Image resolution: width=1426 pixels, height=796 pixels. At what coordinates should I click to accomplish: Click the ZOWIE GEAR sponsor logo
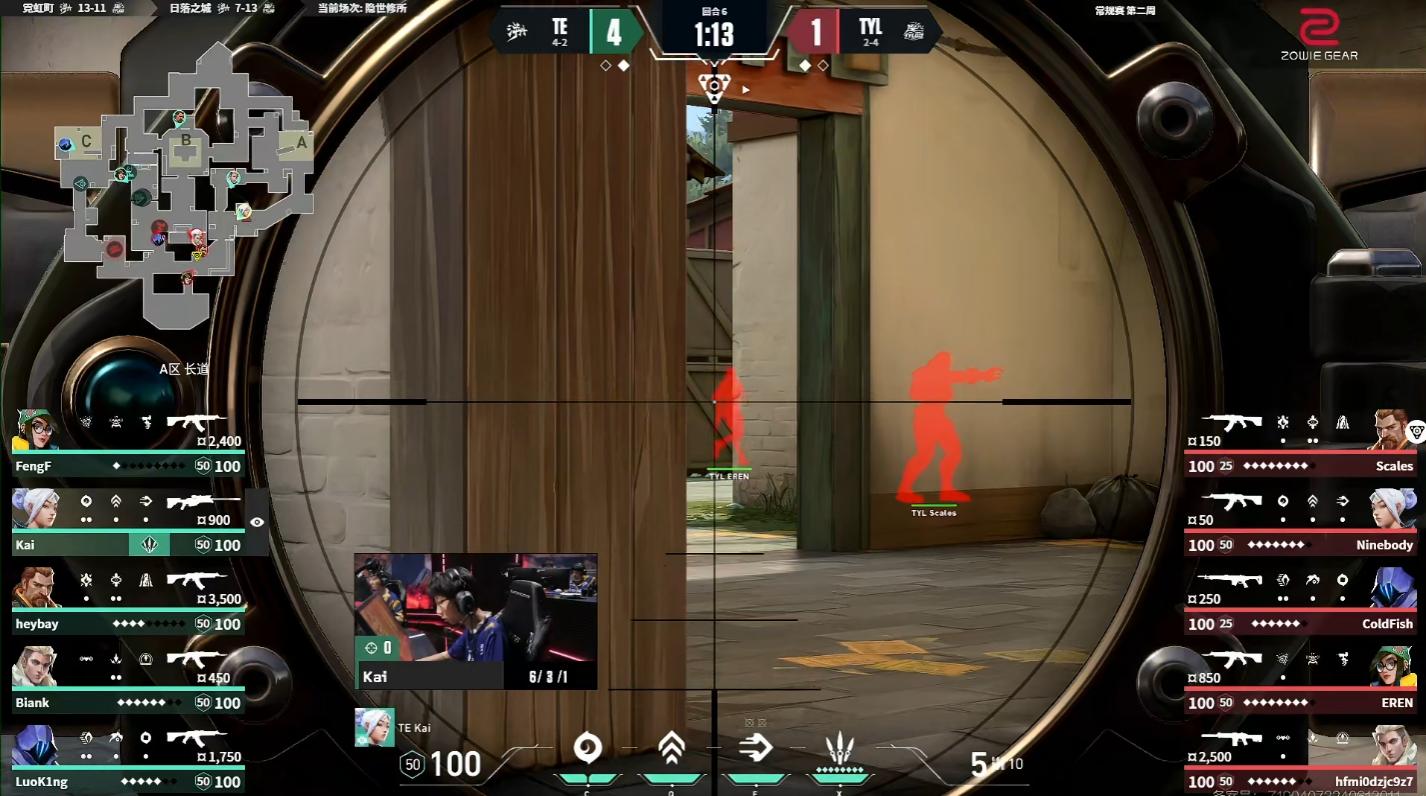tap(1319, 35)
